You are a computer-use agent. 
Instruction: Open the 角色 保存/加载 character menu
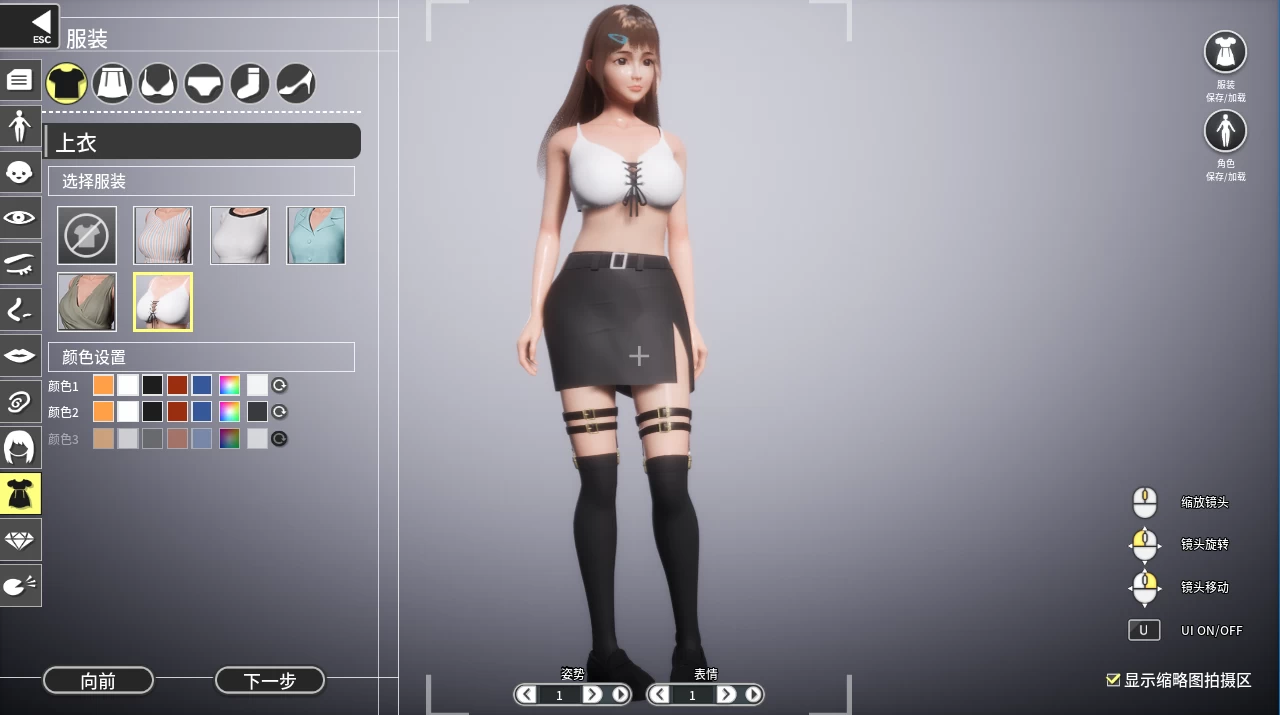[1225, 131]
